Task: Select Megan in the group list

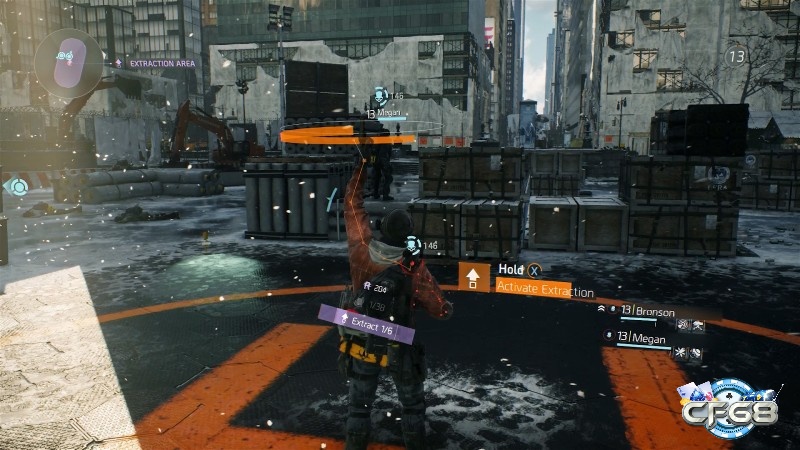Action: tap(650, 338)
